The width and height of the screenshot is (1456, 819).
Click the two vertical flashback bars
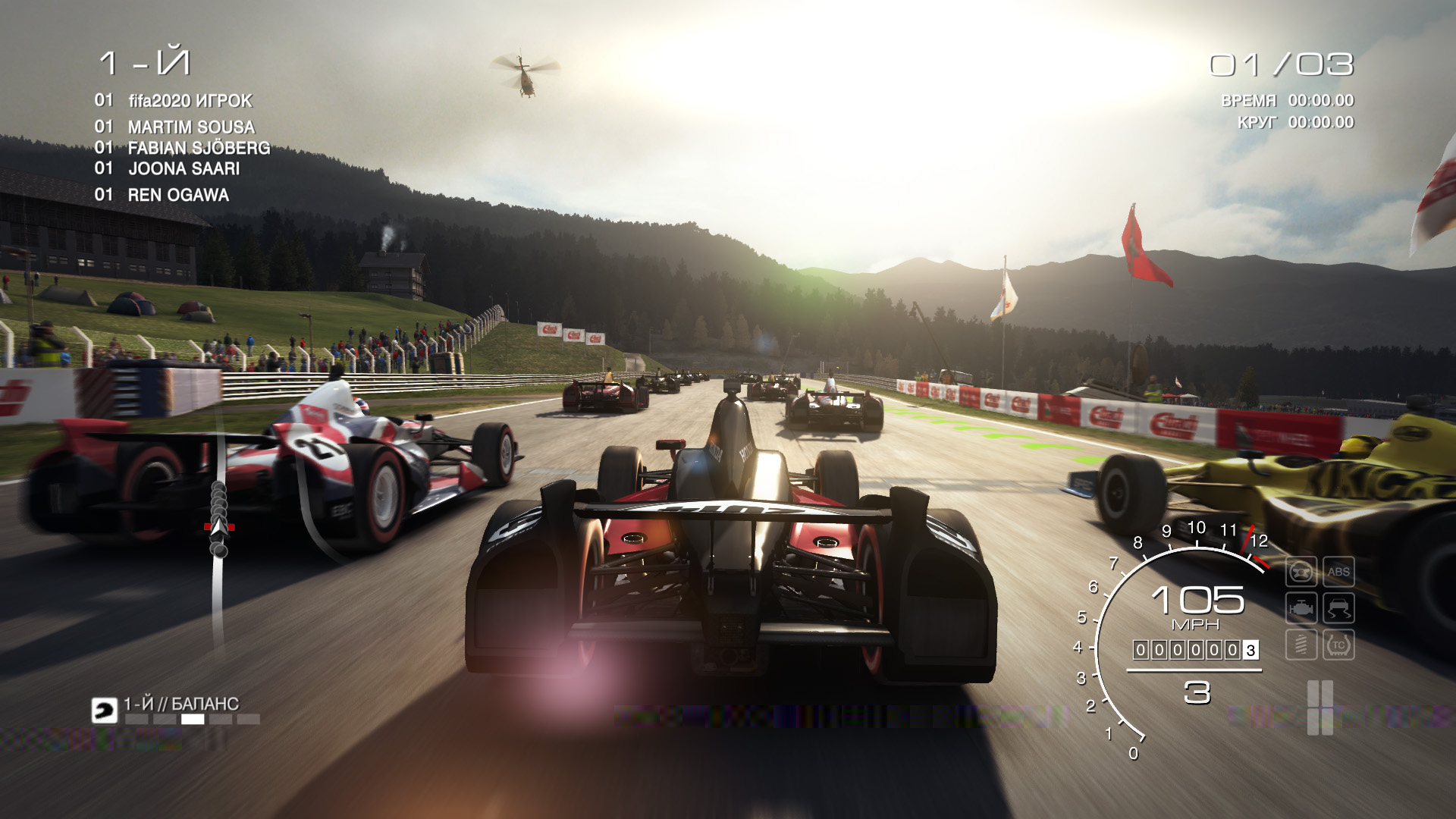[1319, 707]
